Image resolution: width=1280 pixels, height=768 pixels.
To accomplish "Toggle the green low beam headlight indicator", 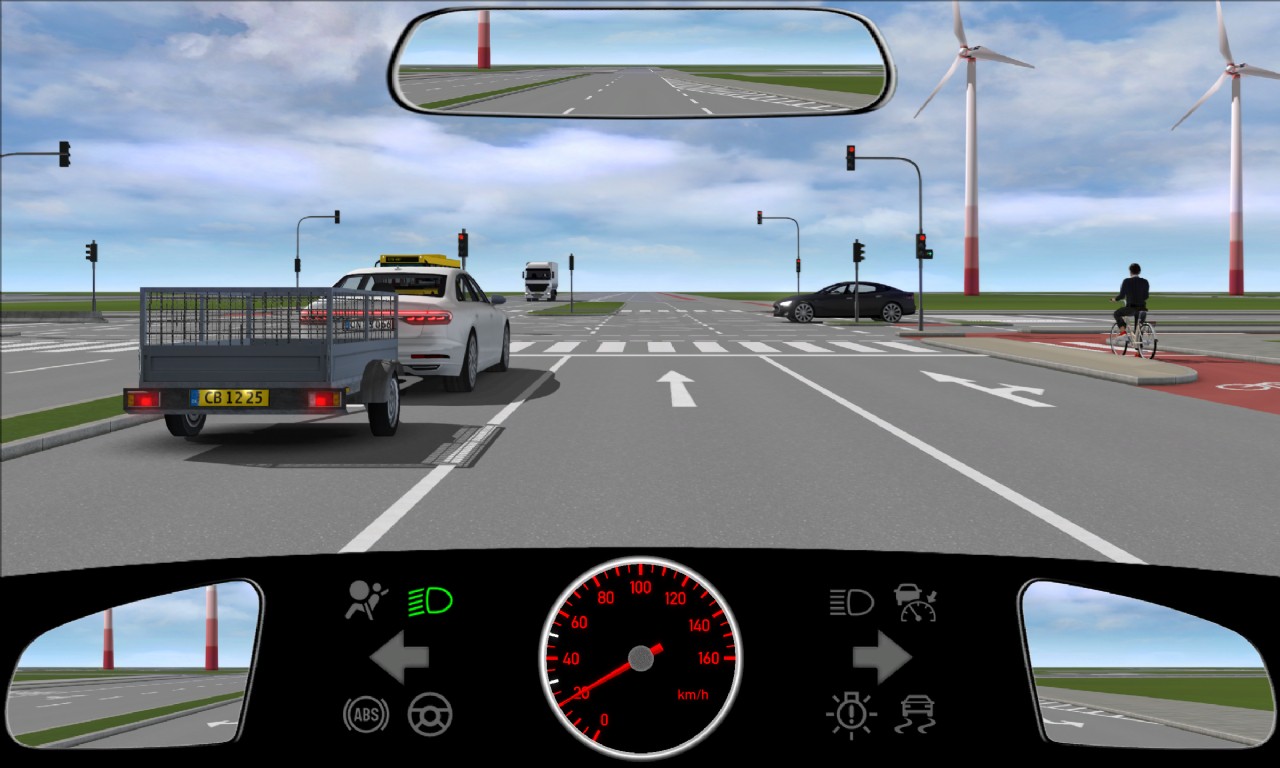I will pos(430,601).
